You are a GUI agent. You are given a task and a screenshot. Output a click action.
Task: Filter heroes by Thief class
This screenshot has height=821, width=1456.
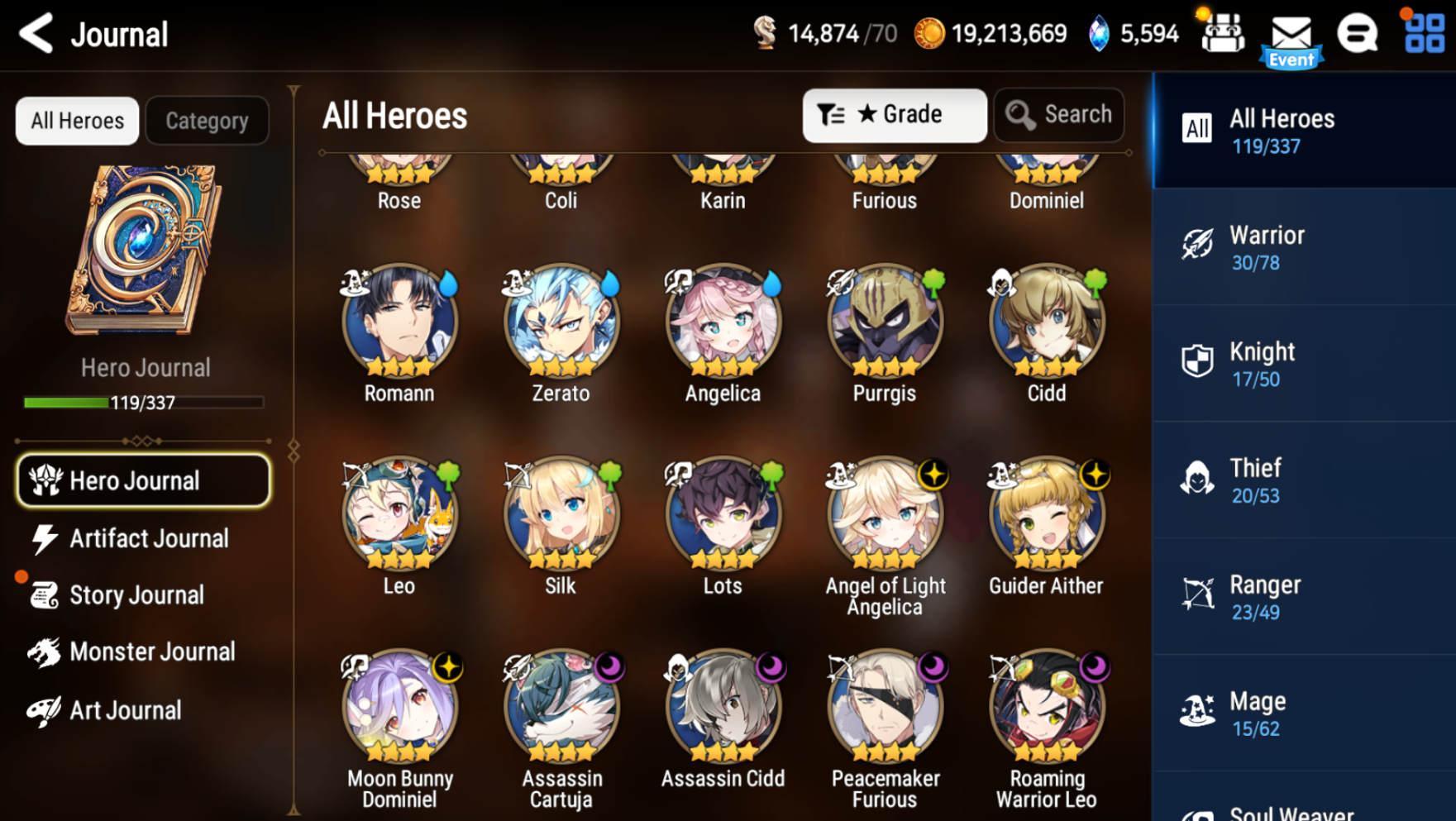click(1303, 480)
